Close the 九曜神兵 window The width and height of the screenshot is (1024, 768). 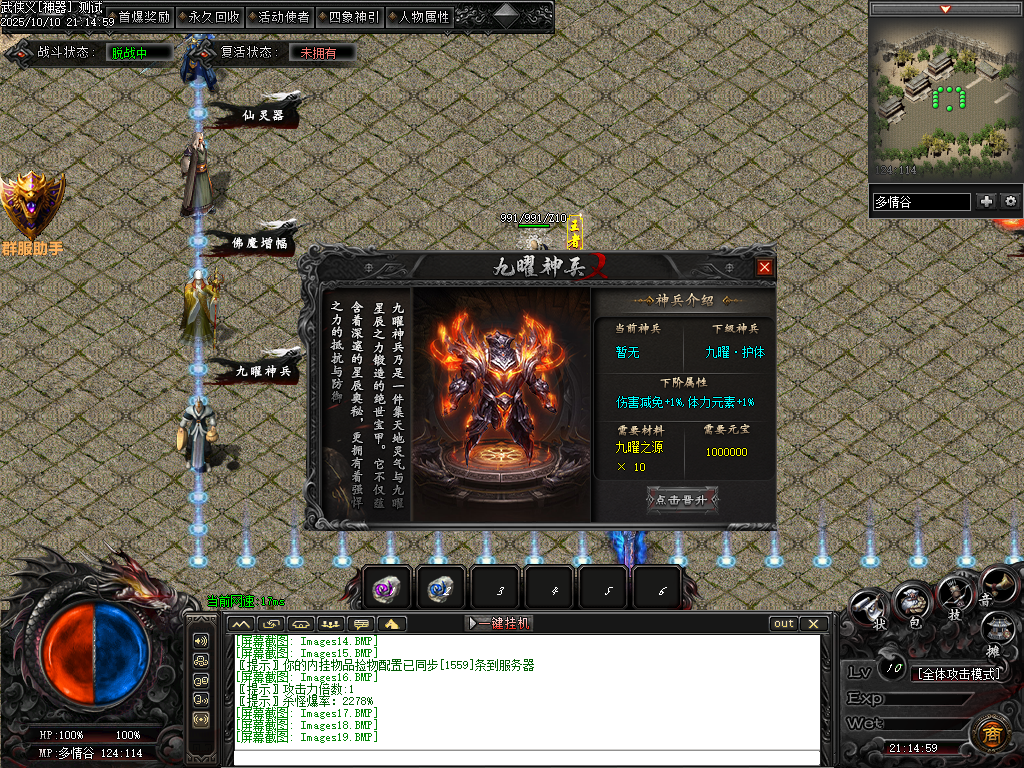point(764,268)
